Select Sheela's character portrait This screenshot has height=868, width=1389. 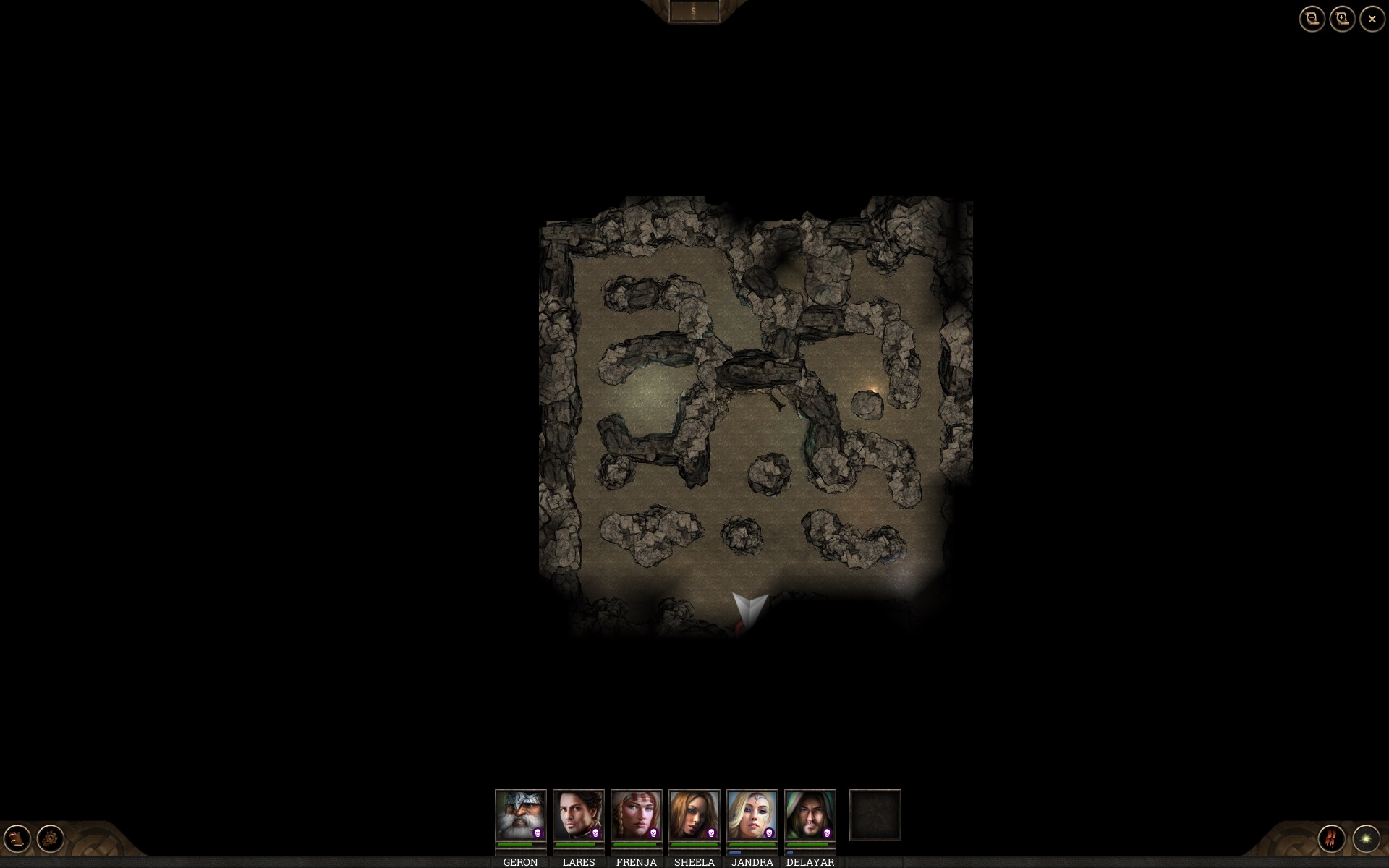[694, 814]
